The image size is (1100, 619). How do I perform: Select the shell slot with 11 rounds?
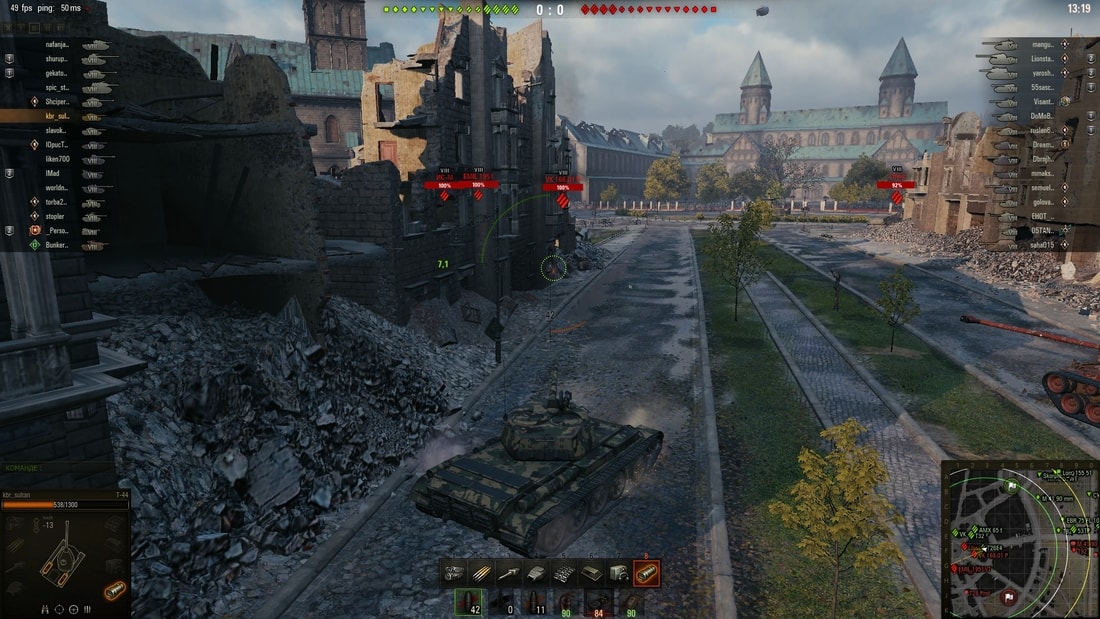point(538,602)
